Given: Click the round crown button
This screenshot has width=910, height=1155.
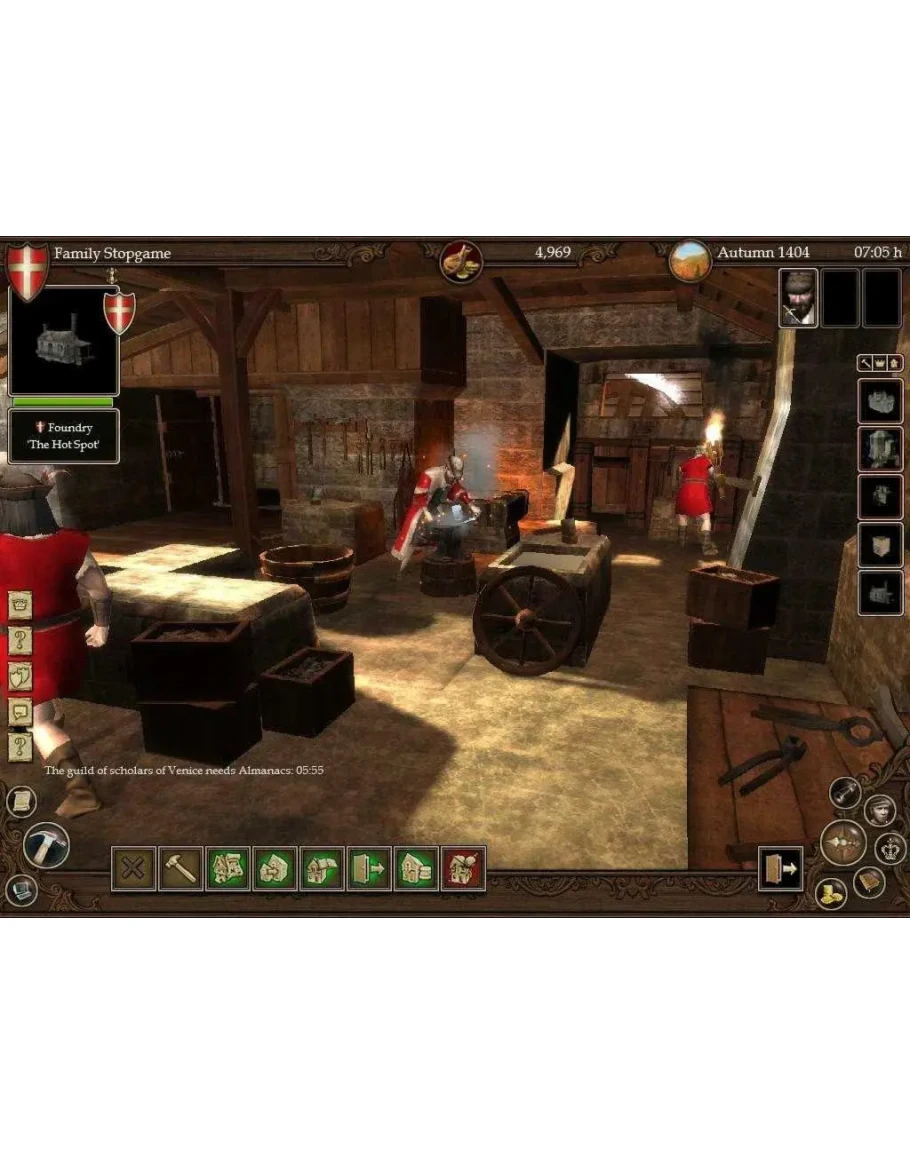Looking at the screenshot, I should (889, 849).
